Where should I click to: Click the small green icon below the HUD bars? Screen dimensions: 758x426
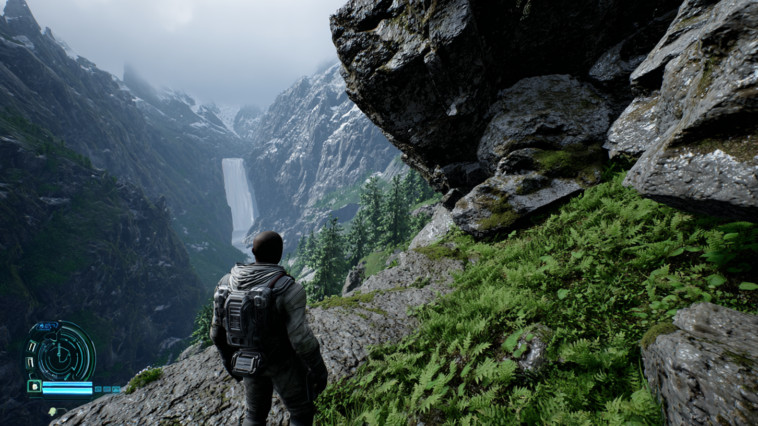pos(52,410)
